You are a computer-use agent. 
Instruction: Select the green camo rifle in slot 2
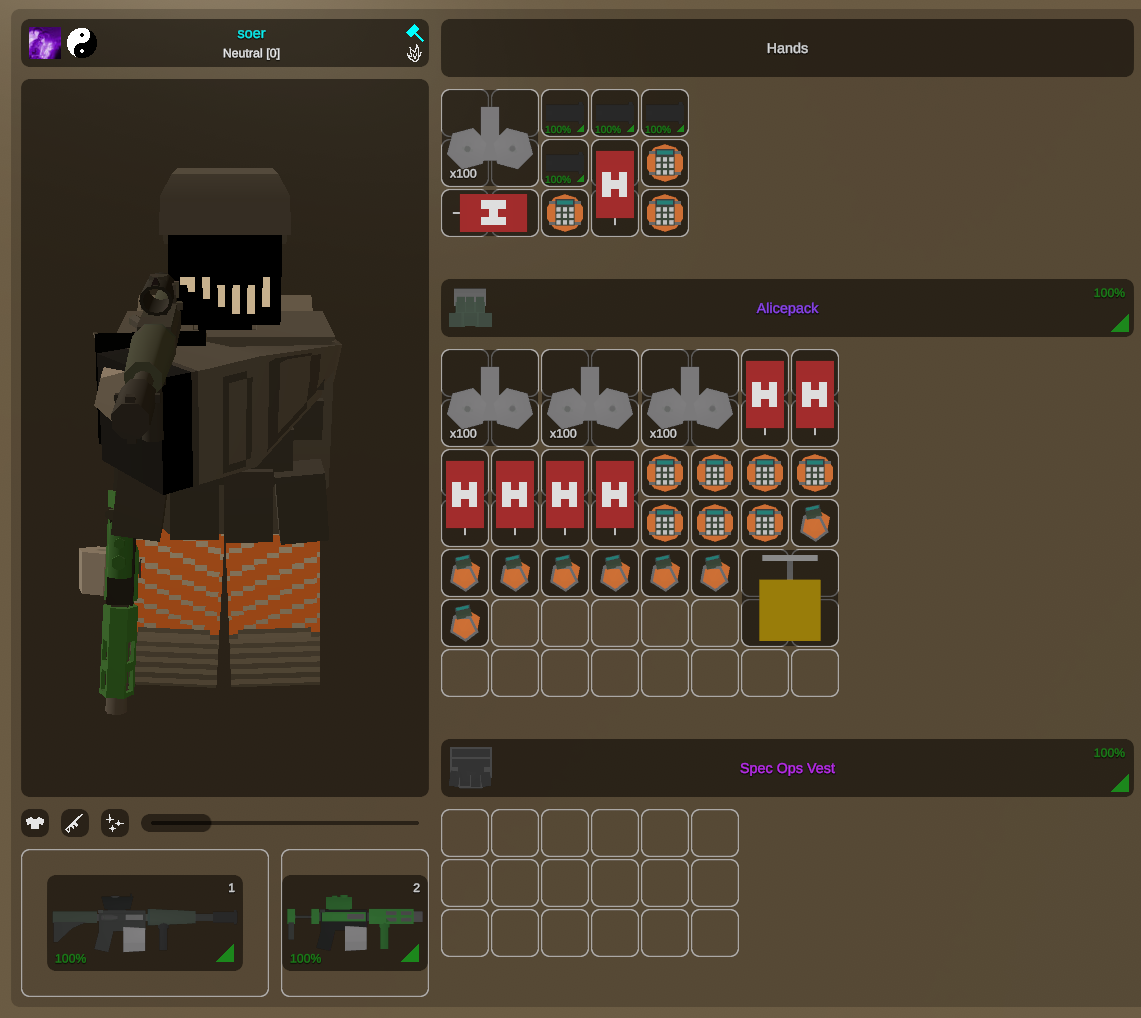tap(355, 923)
